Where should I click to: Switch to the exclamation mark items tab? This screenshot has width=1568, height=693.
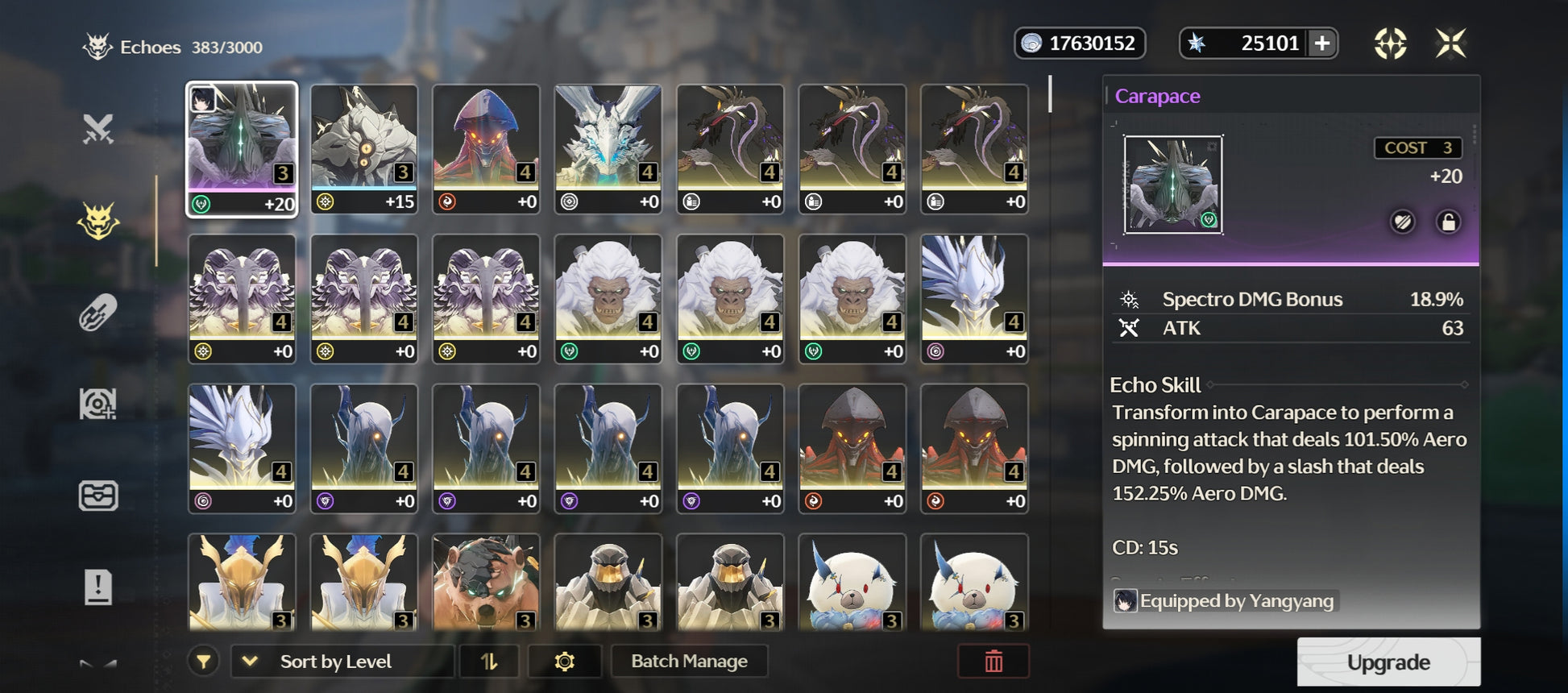[98, 587]
